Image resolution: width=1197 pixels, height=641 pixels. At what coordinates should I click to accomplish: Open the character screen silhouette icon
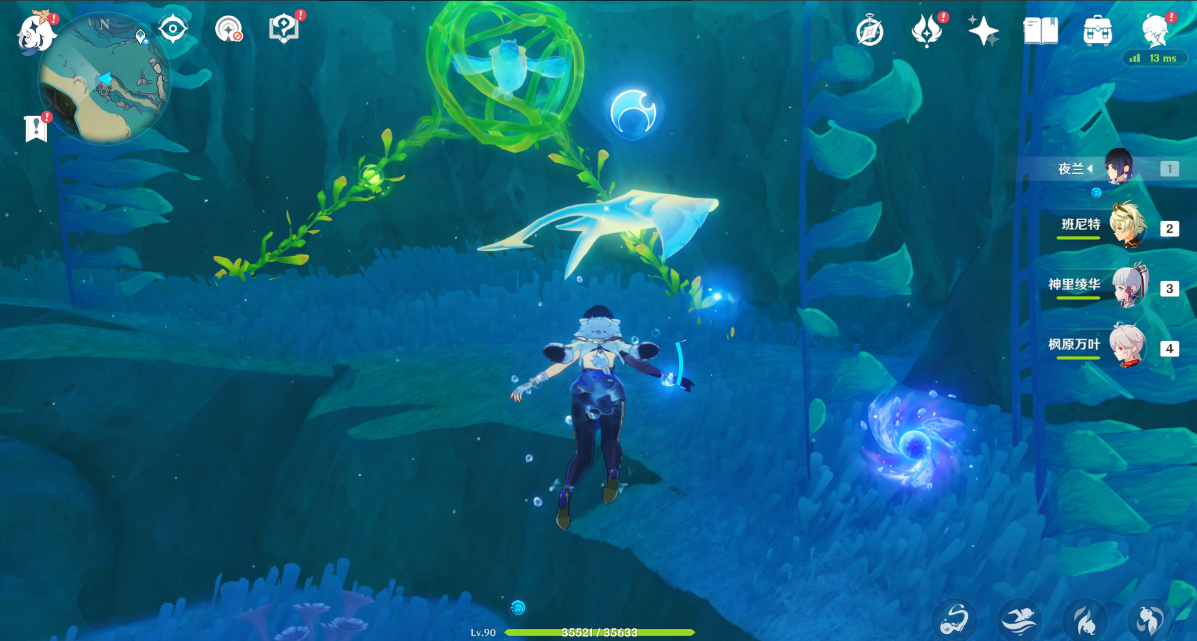[1156, 31]
